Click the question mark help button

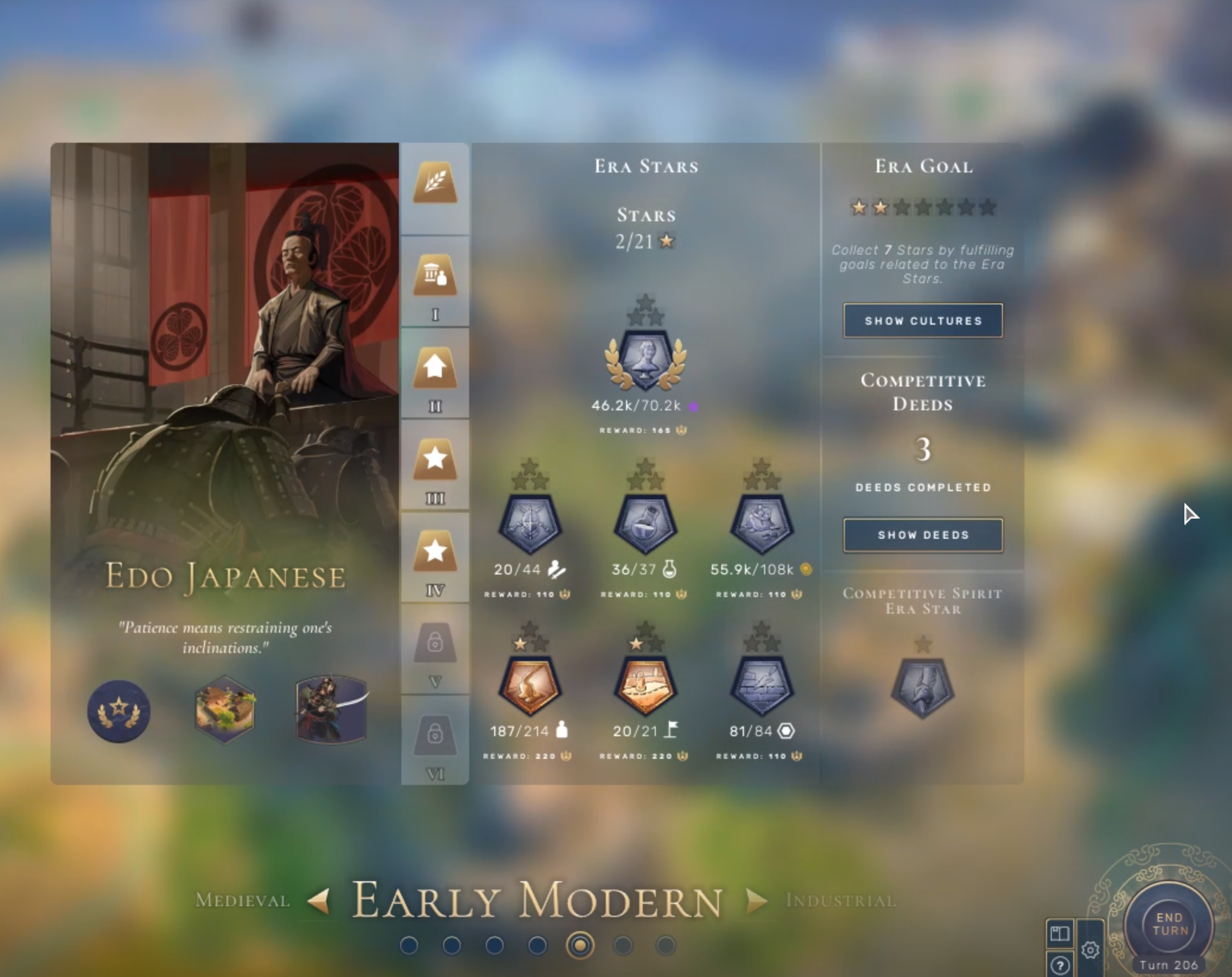(1060, 965)
